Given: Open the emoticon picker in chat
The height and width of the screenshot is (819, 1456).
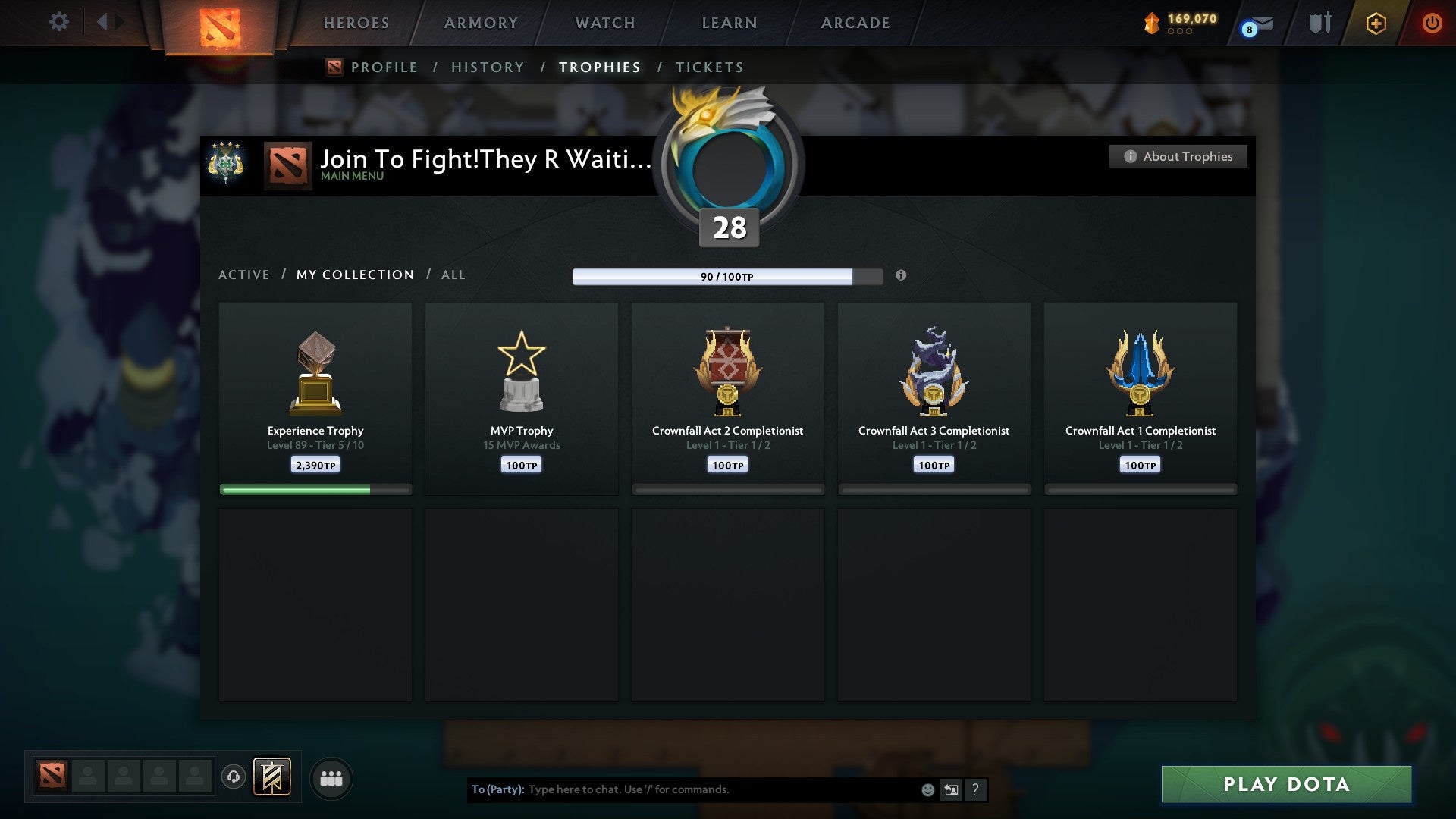Looking at the screenshot, I should (x=927, y=789).
